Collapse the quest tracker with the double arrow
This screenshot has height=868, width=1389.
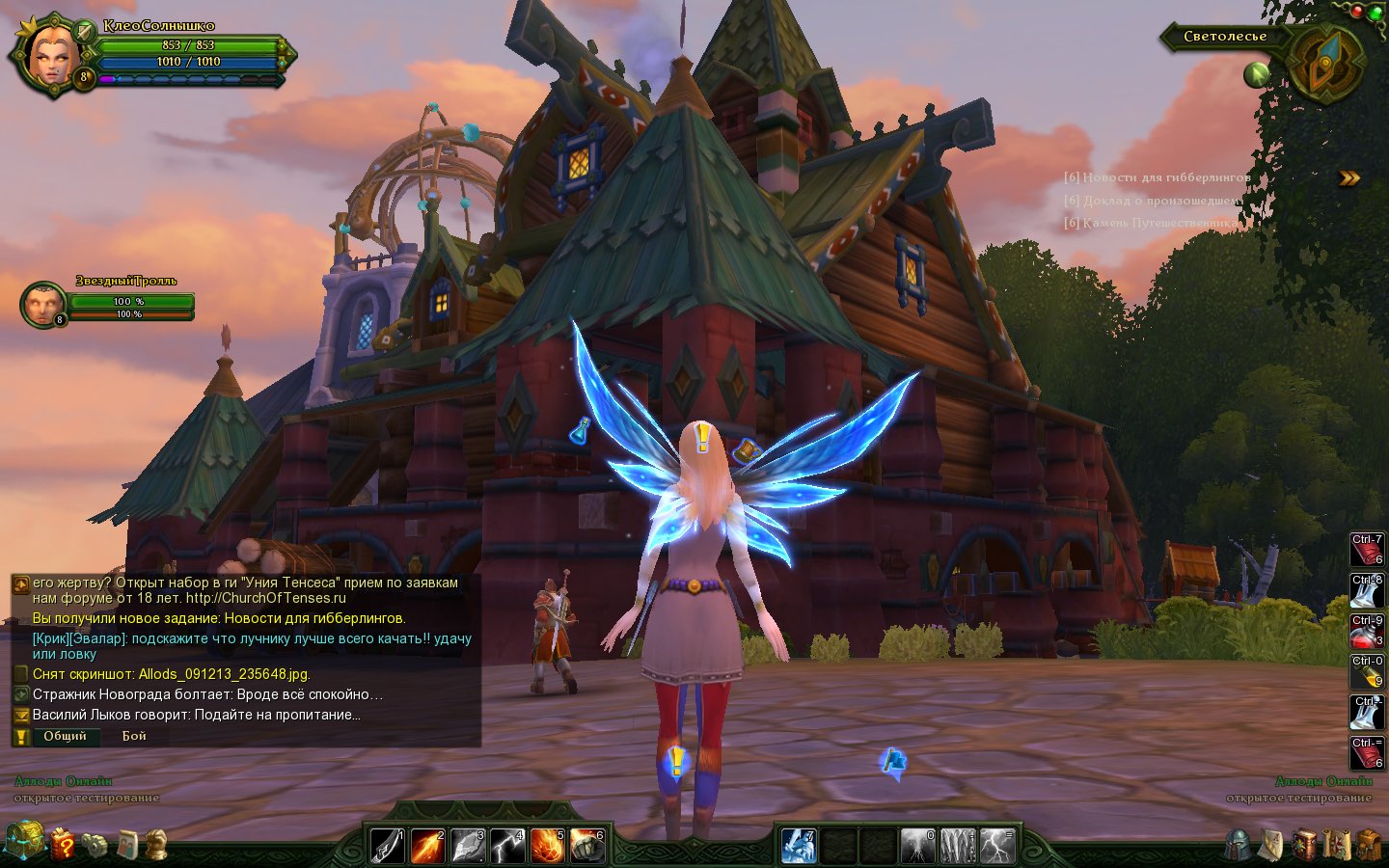(1349, 178)
